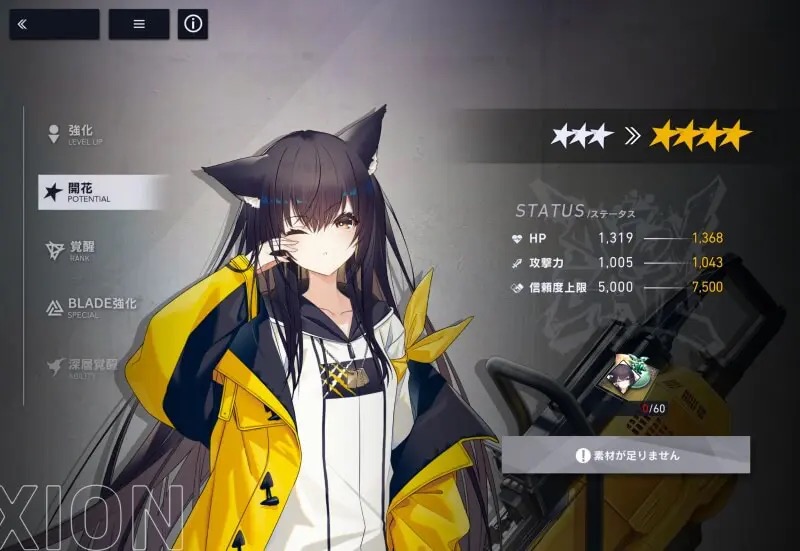Image resolution: width=800 pixels, height=551 pixels.
Task: Choose the BLADE強化 Special tab
Action: point(95,307)
